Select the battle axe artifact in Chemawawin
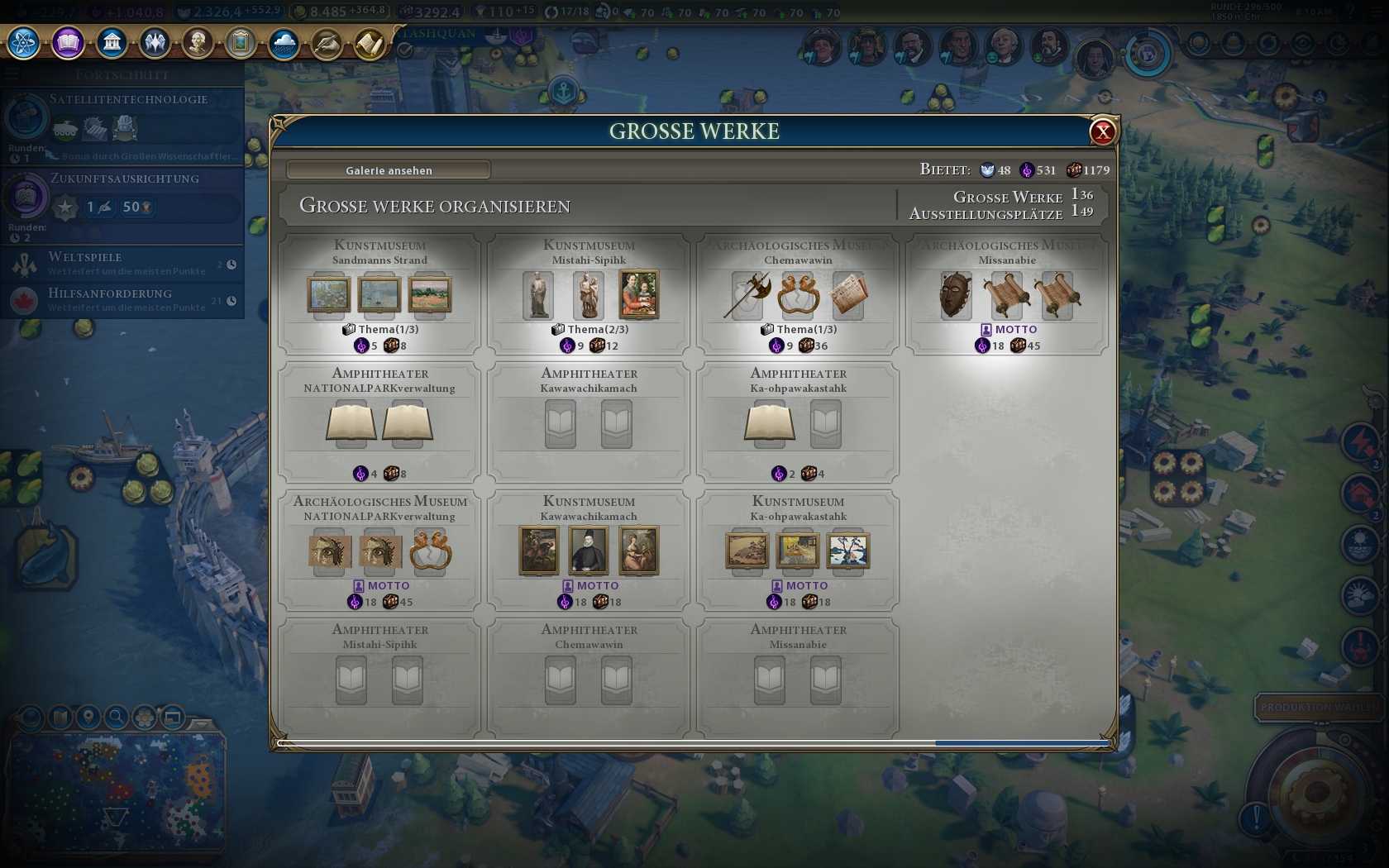 (747, 295)
